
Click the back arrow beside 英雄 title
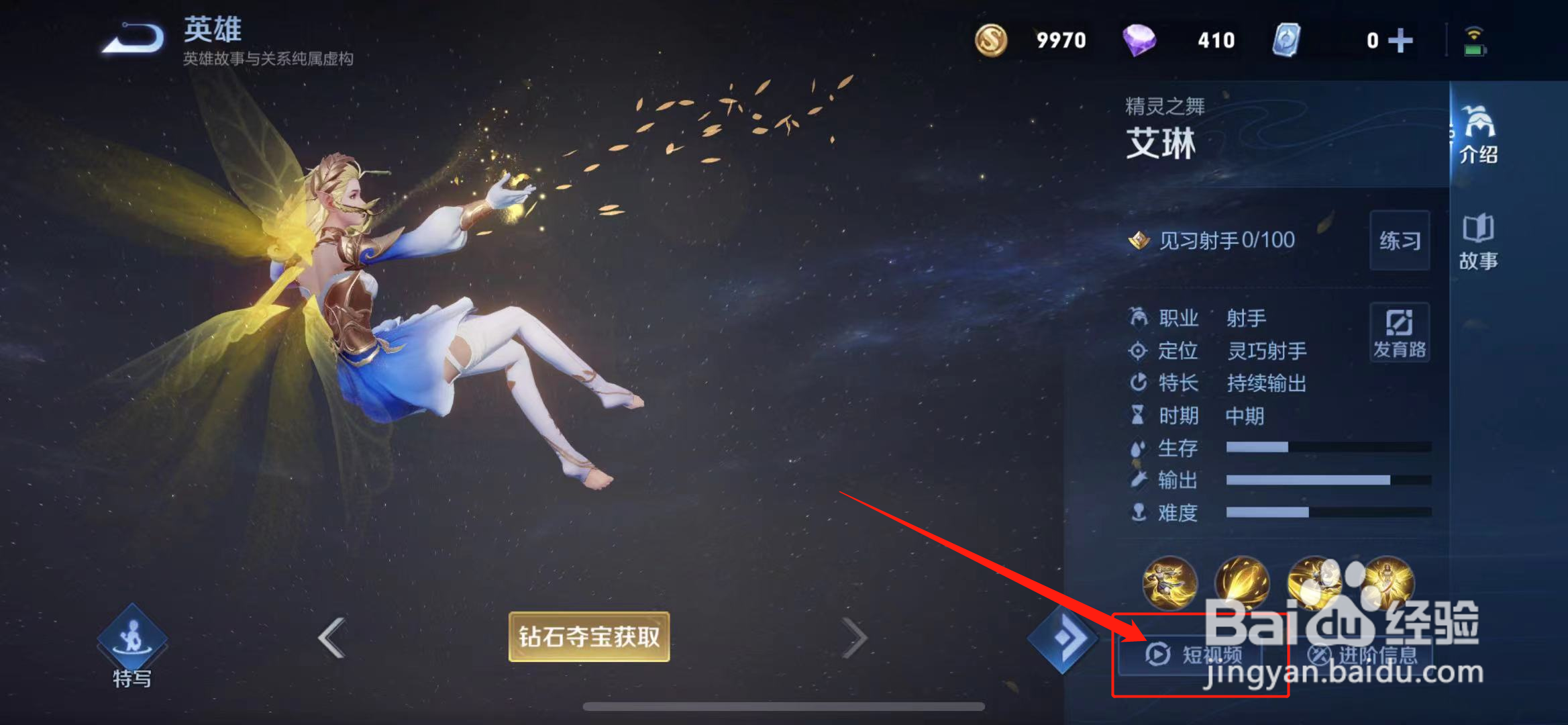click(132, 38)
